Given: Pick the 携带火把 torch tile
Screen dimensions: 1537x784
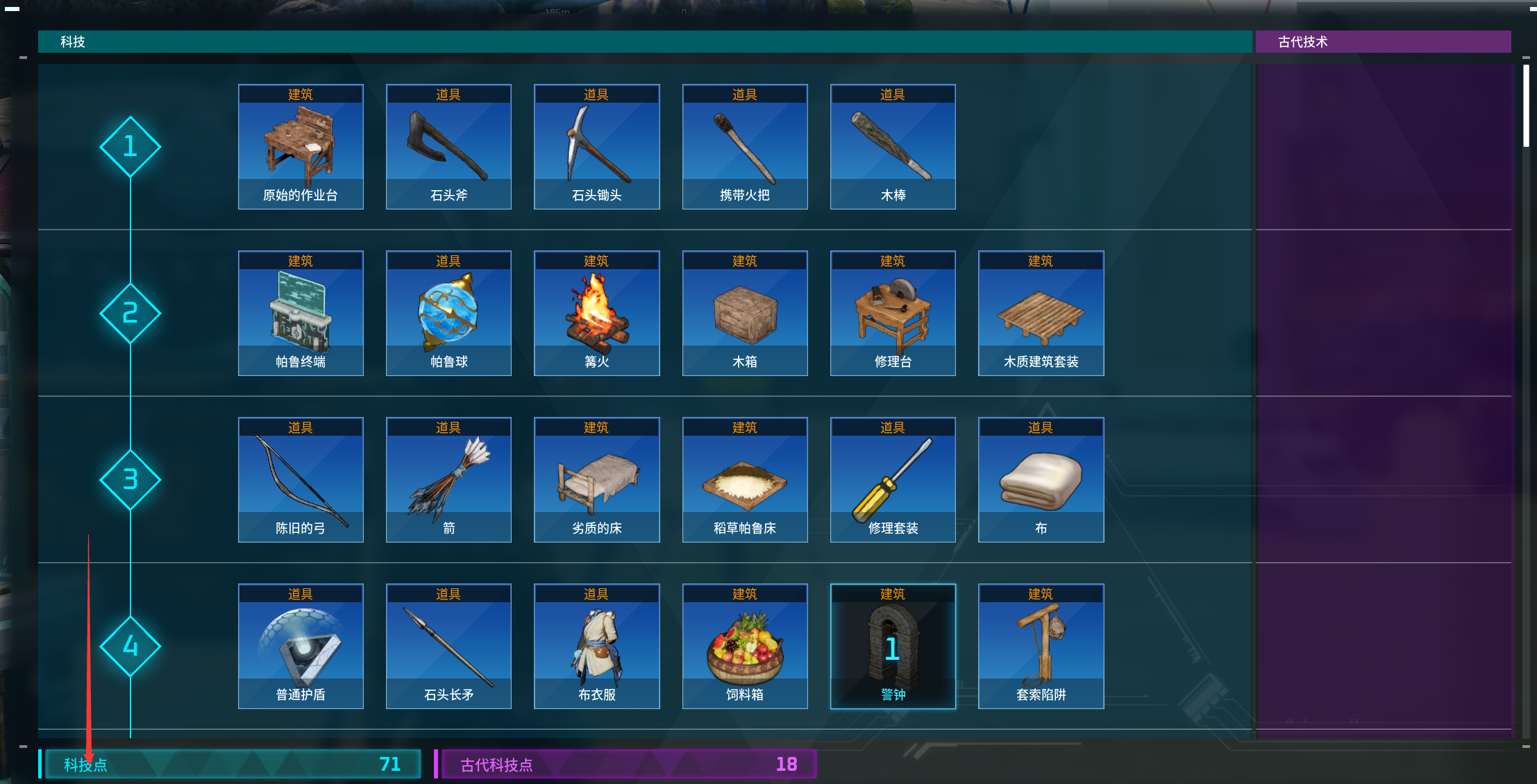Looking at the screenshot, I should click(745, 147).
